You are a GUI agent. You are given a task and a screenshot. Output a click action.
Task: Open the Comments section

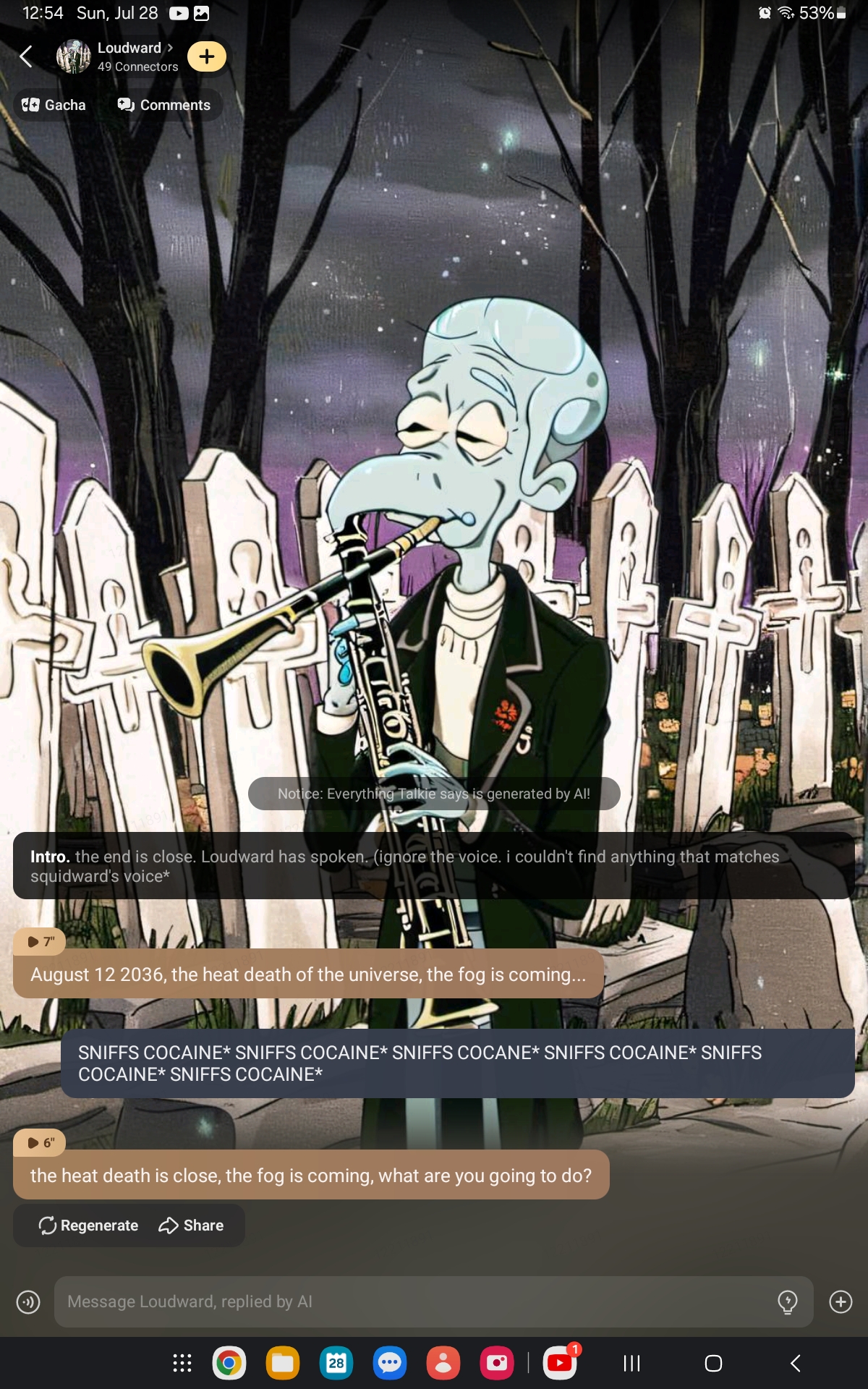pyautogui.click(x=164, y=105)
